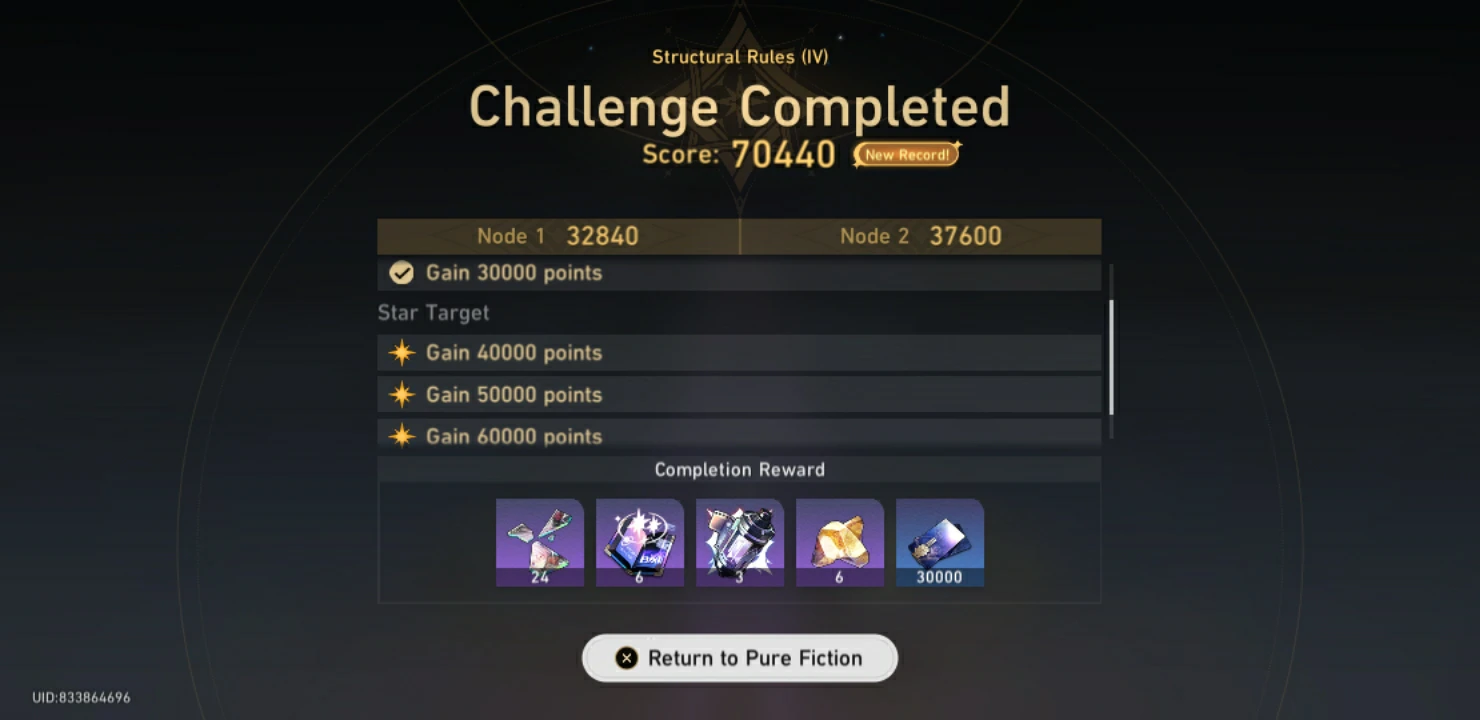Select the star icon beside Gain 60000 points
1480x720 pixels.
401,436
